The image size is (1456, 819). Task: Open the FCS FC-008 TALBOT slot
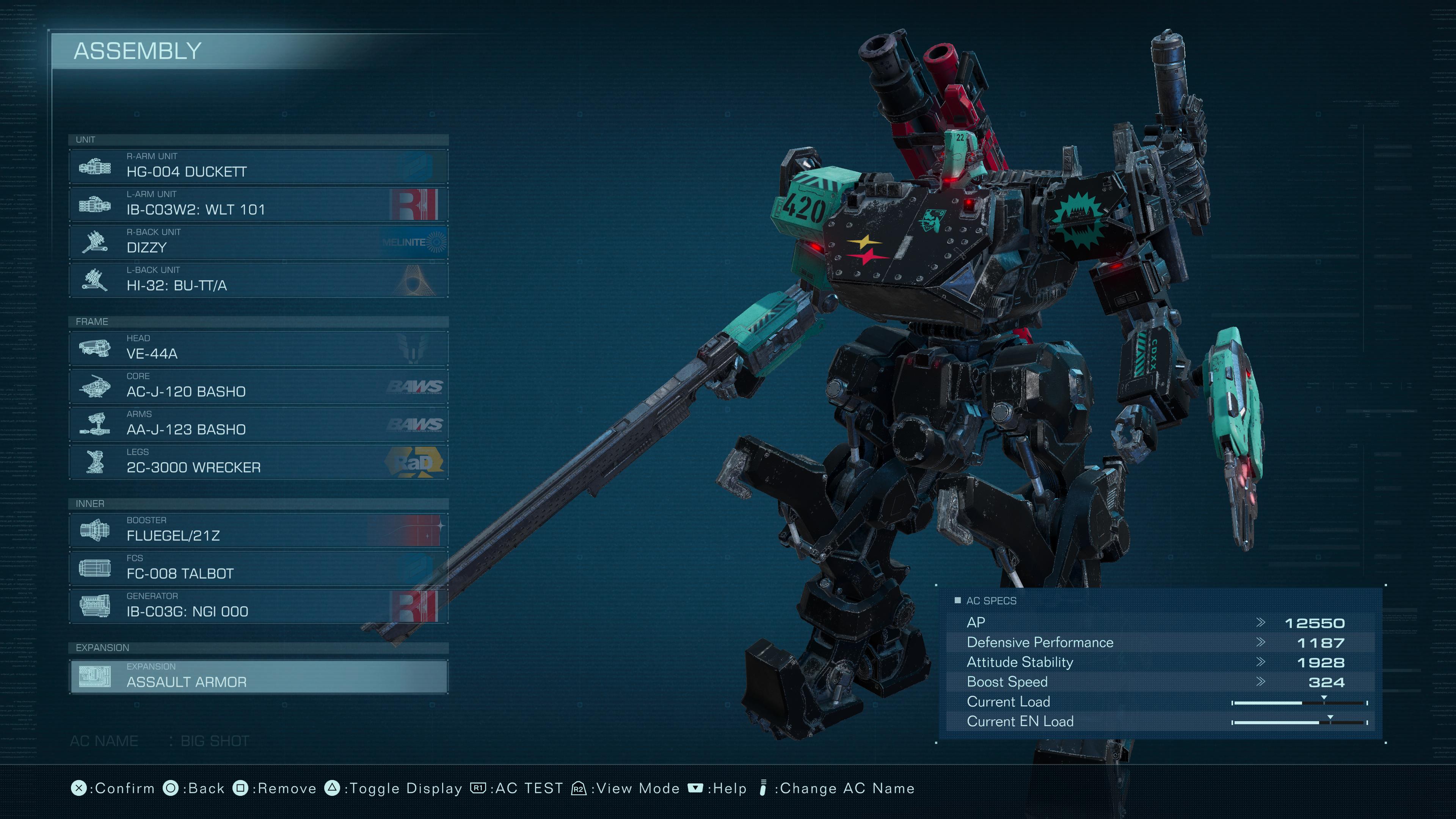pos(258,568)
